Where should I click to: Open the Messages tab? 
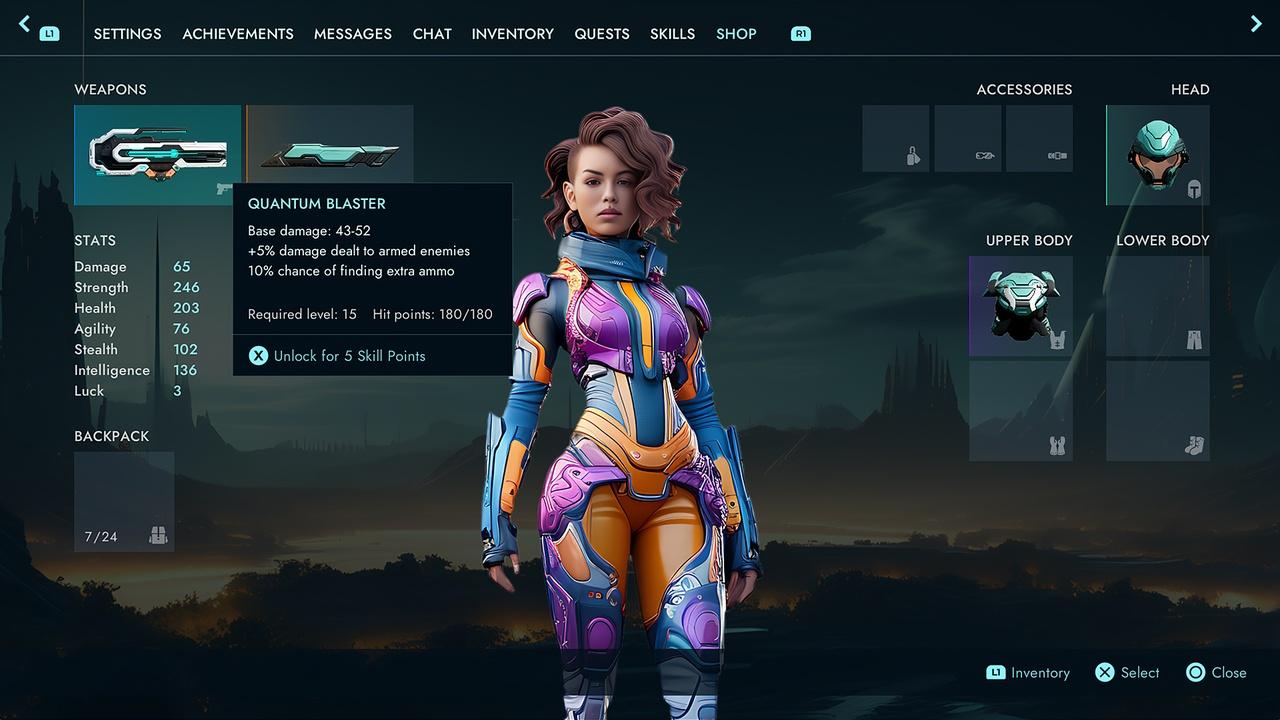353,34
